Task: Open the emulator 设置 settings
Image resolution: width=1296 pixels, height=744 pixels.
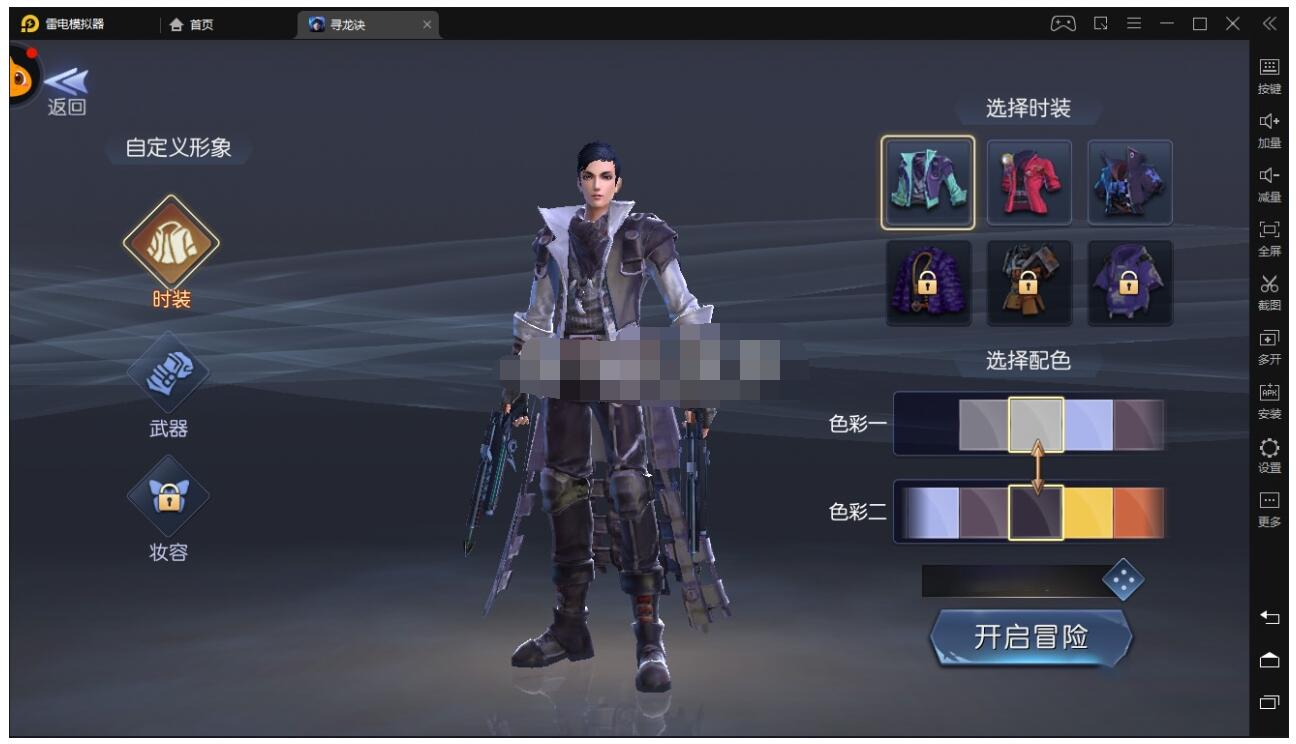Action: [x=1269, y=453]
